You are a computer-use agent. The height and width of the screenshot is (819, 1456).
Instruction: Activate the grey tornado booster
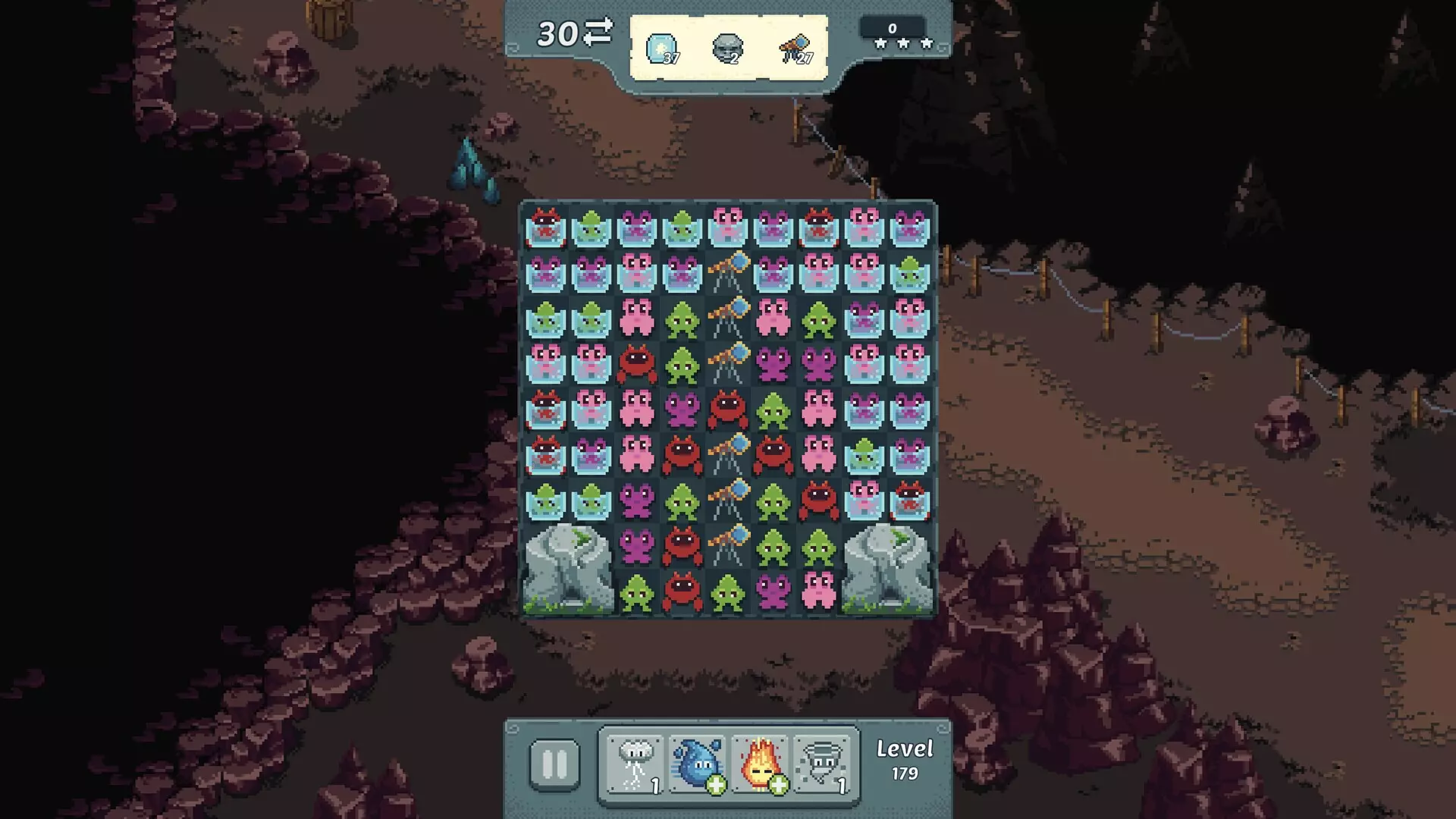pos(822,764)
